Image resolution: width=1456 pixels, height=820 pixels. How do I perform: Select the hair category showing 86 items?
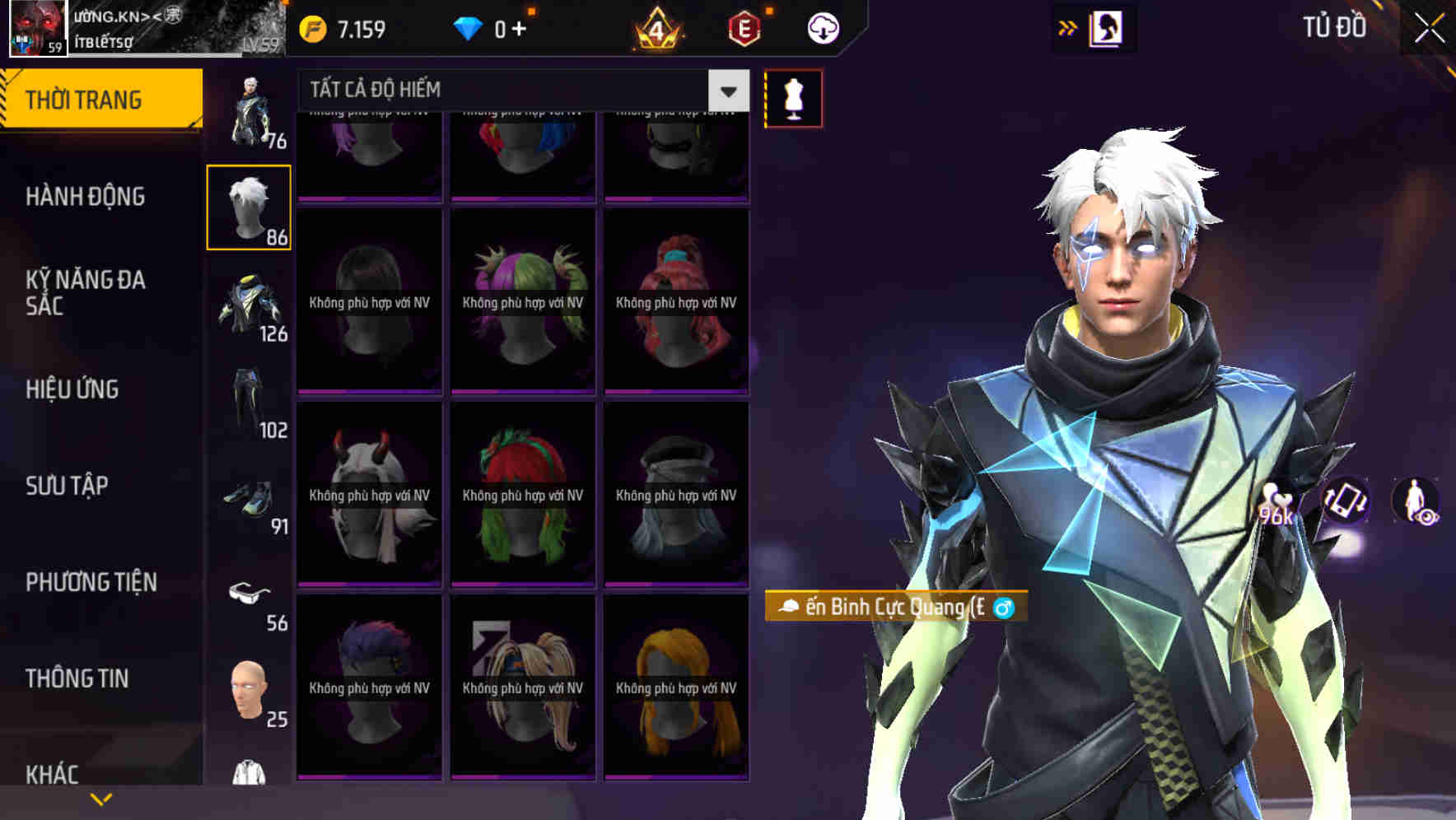click(x=249, y=204)
